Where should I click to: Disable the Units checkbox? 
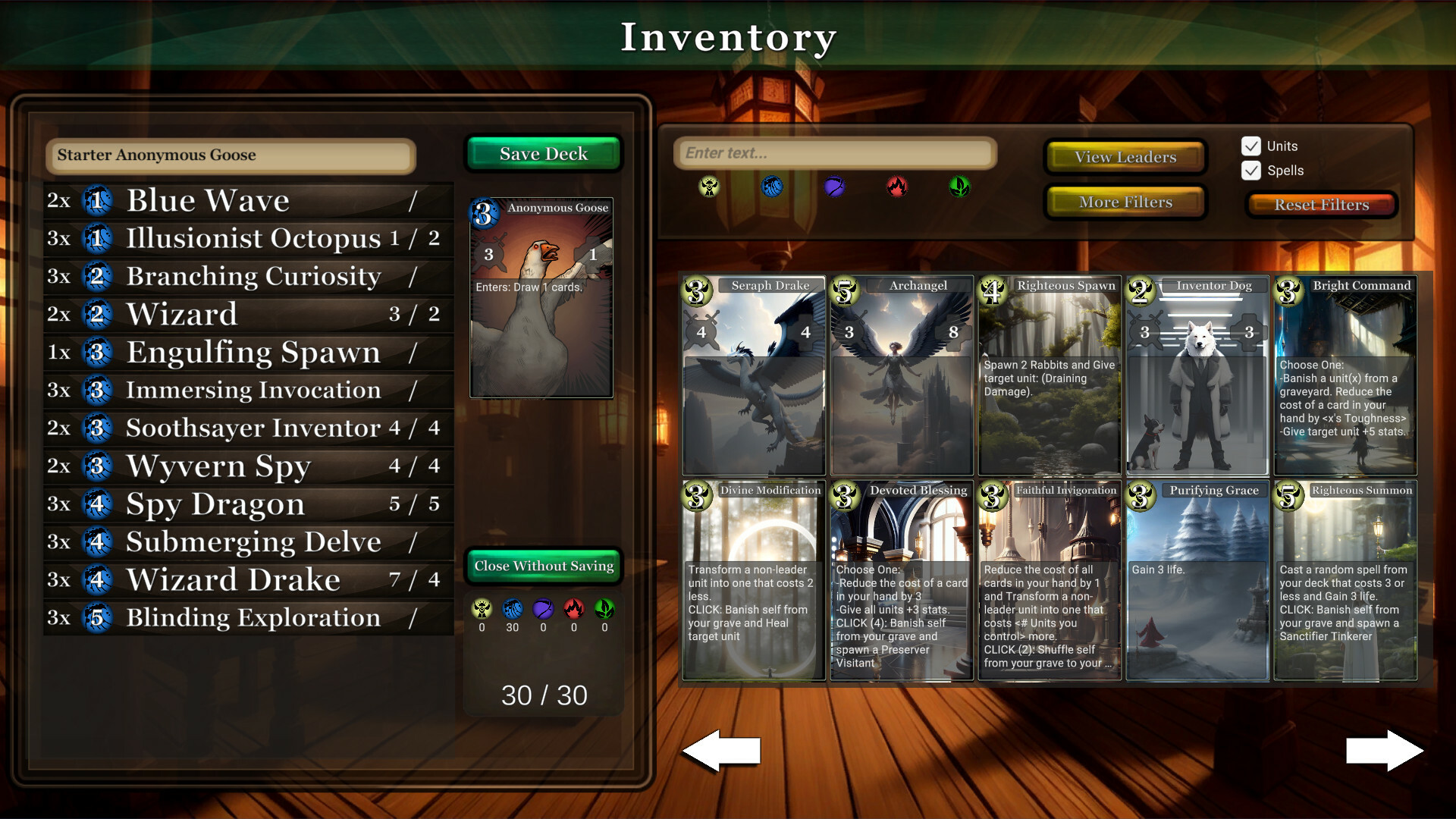1251,146
